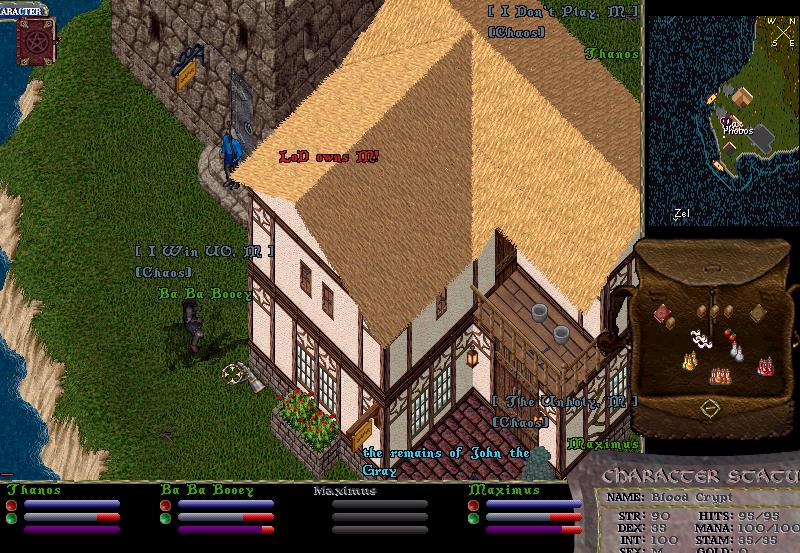The height and width of the screenshot is (553, 800).
Task: Select the red potions in the backpack
Action: click(x=767, y=367)
